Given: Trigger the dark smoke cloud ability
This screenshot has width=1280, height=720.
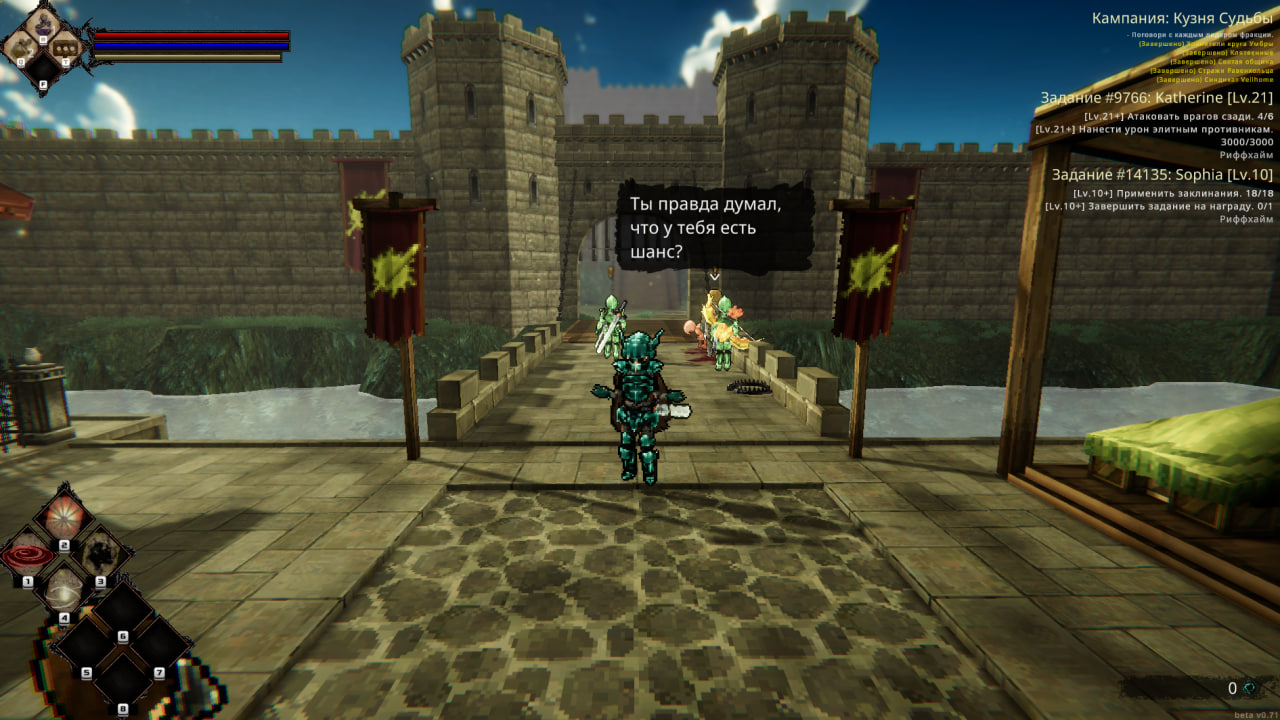Looking at the screenshot, I should [x=101, y=553].
